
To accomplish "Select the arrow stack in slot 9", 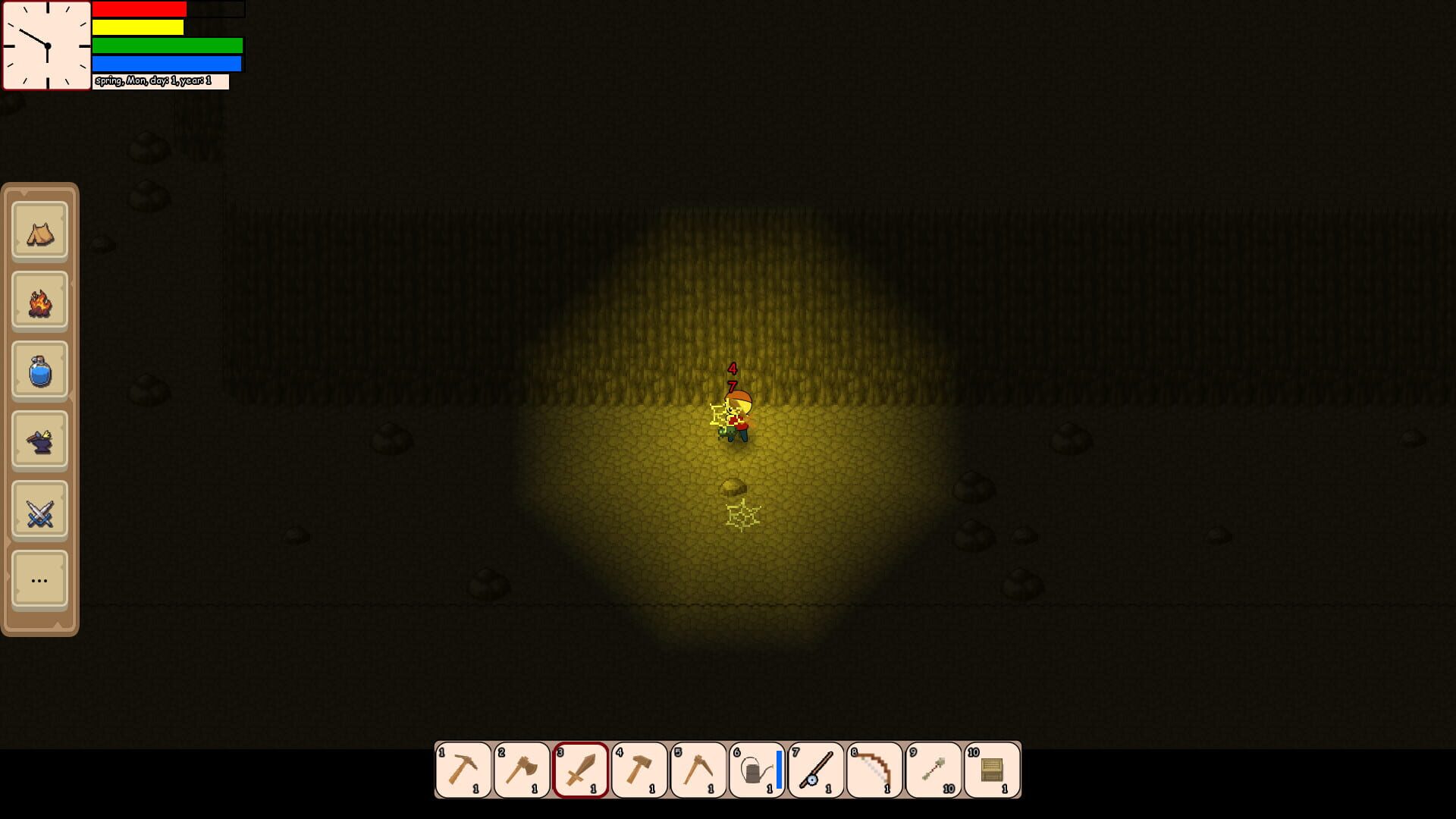I will click(936, 770).
